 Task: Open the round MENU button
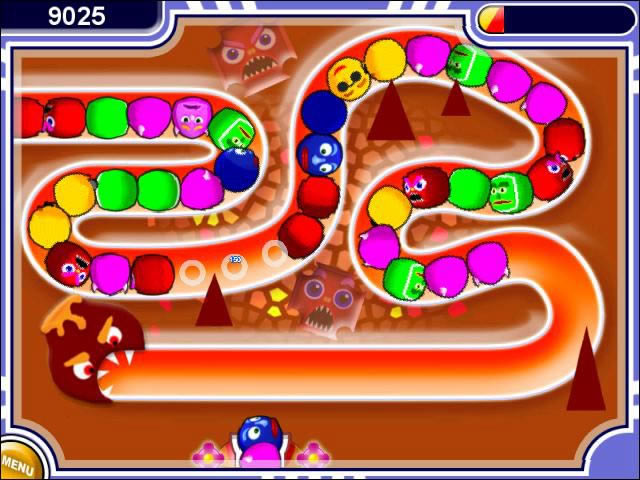[x=17, y=463]
